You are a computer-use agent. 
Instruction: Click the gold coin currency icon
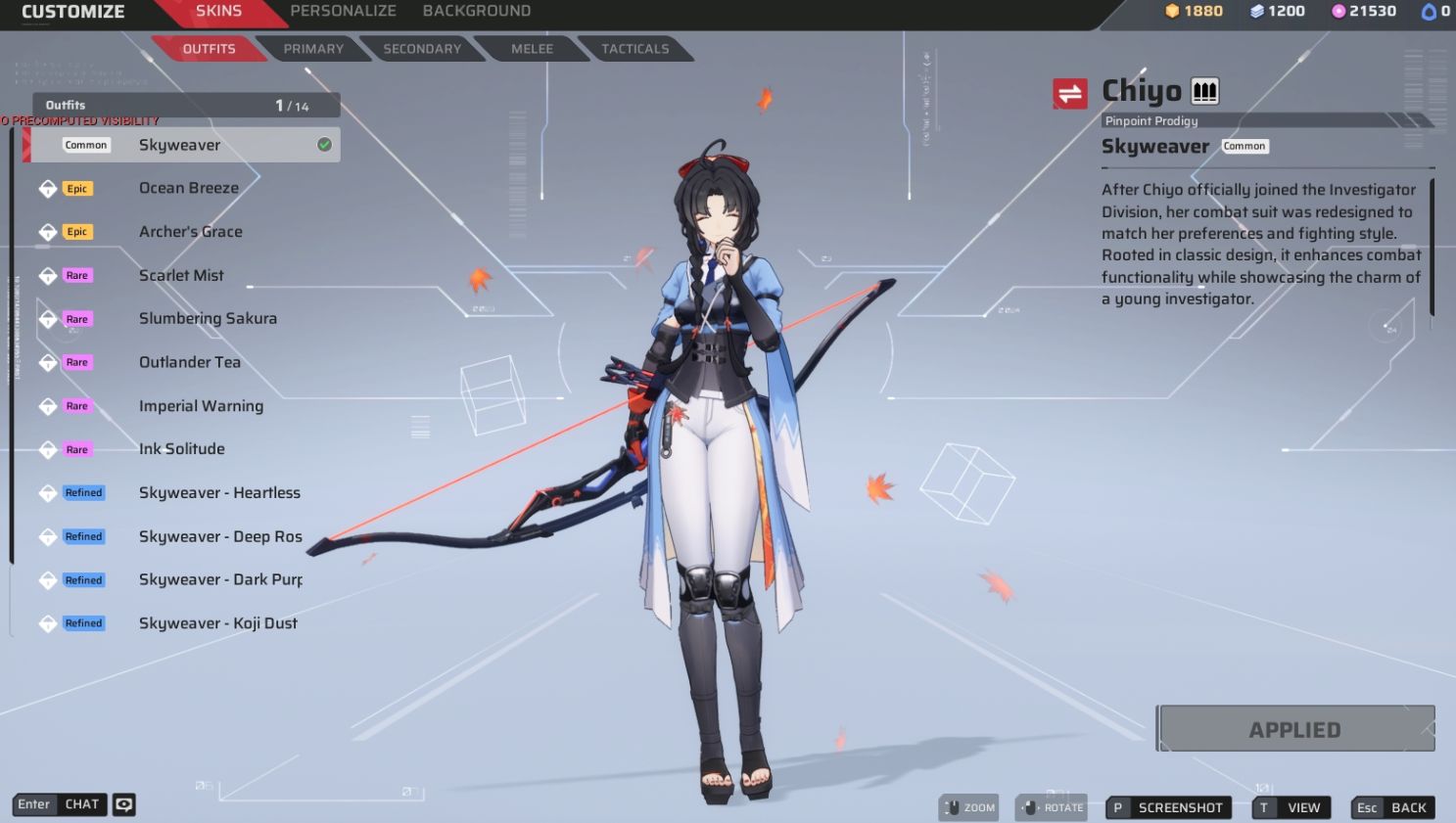click(x=1172, y=13)
